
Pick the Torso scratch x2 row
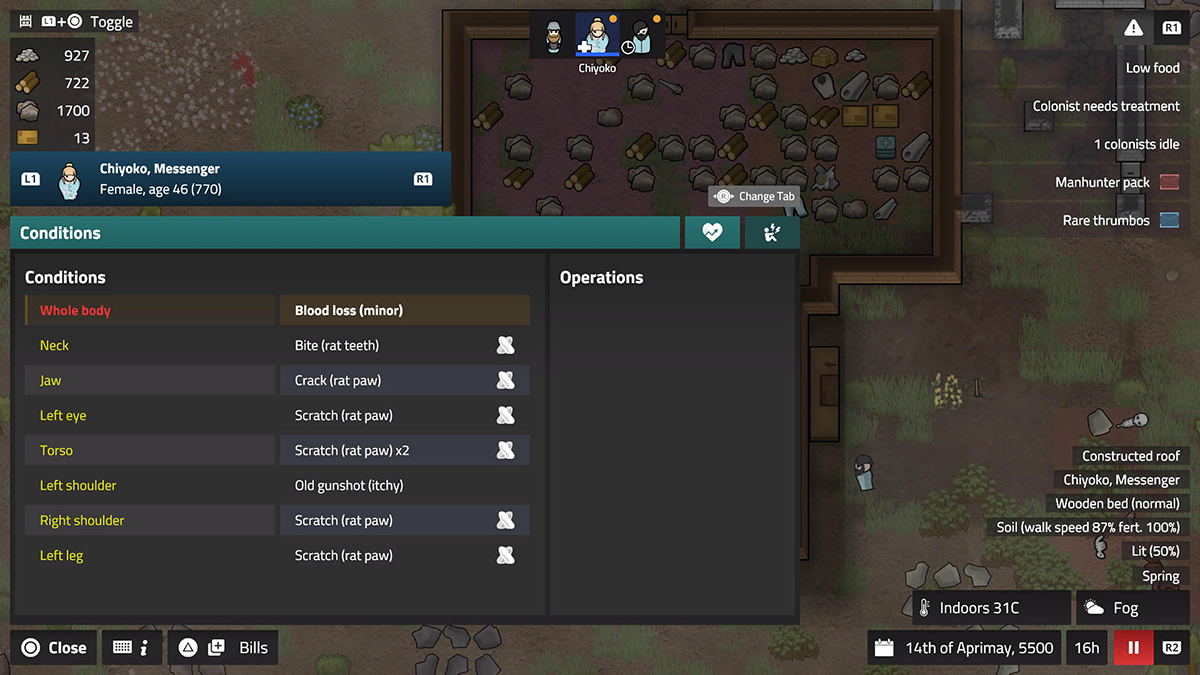point(277,450)
